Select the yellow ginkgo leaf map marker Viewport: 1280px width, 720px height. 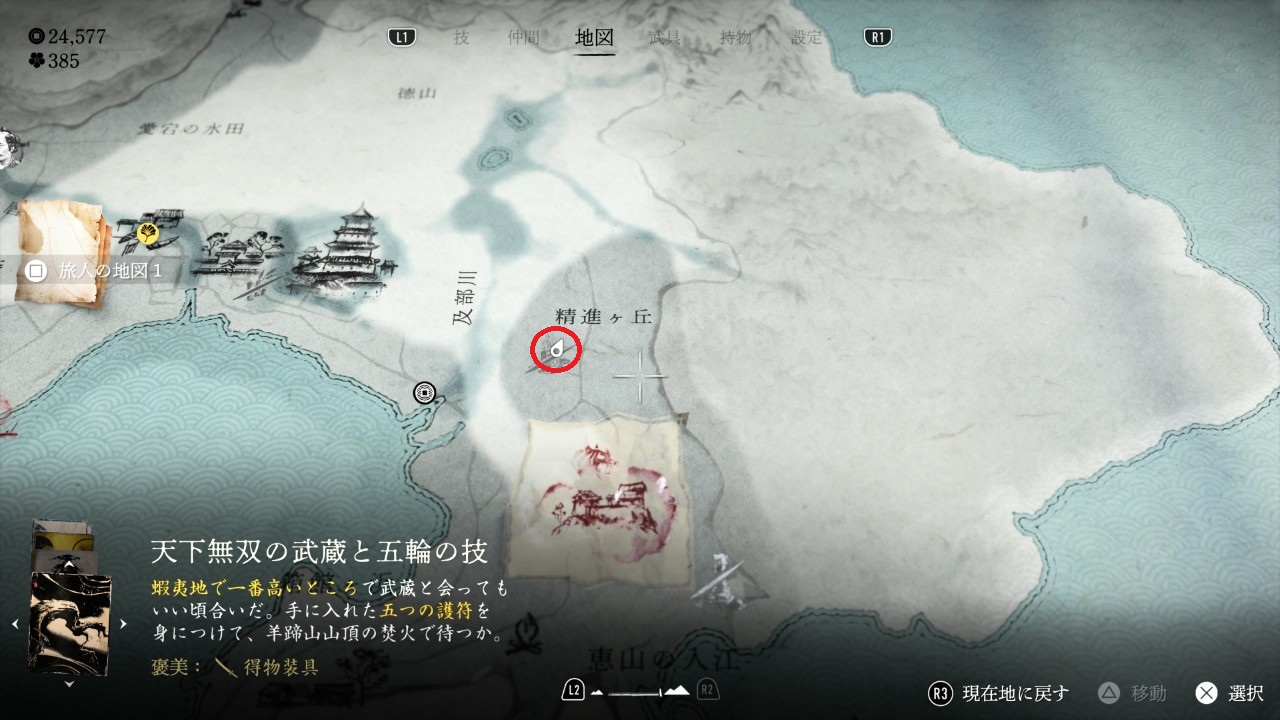[x=148, y=234]
